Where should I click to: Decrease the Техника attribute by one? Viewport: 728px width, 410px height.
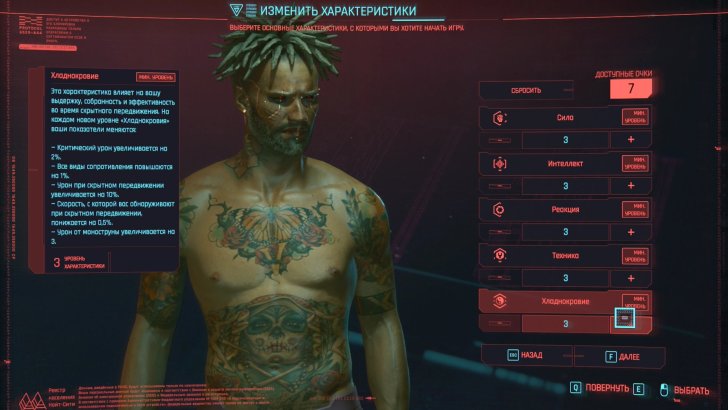496,277
